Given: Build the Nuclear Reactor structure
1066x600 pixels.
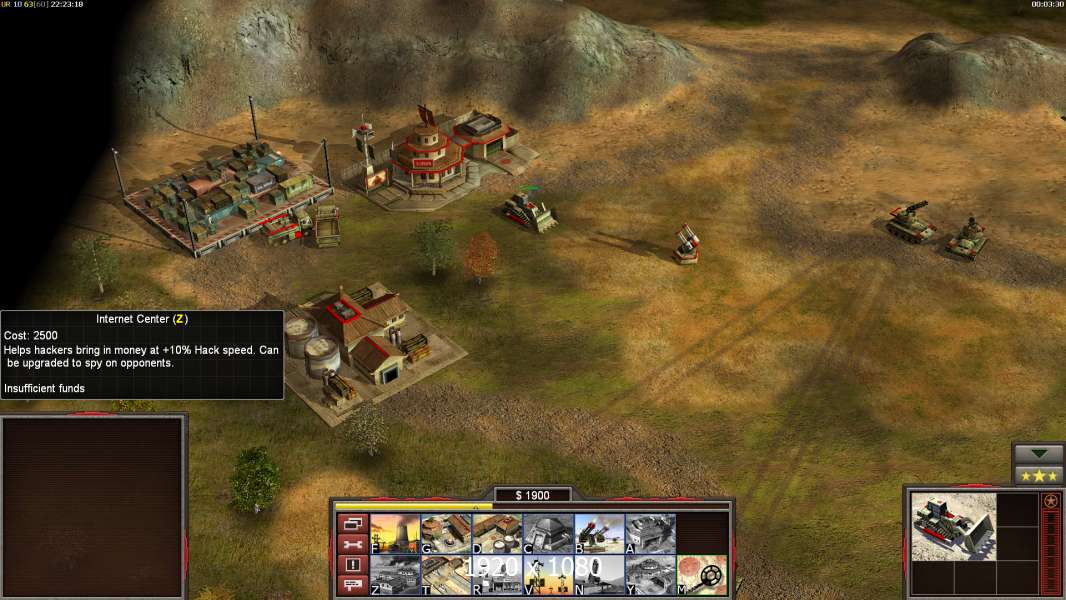Looking at the screenshot, I should [x=395, y=533].
